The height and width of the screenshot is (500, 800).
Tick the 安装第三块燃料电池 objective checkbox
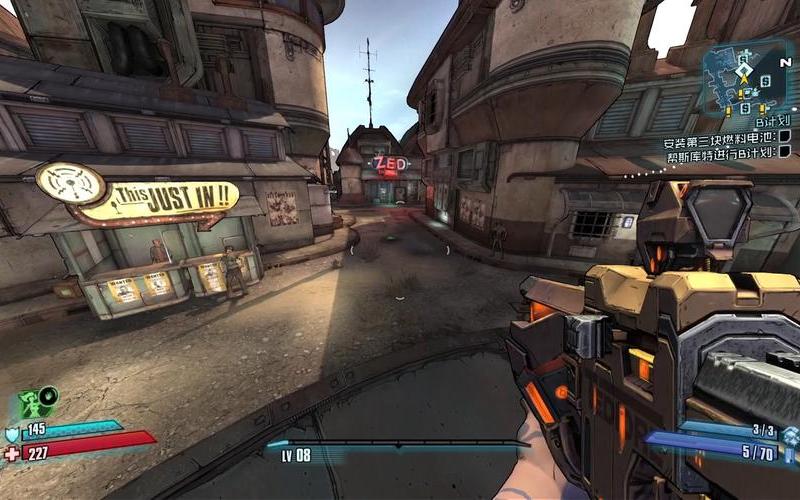tap(784, 137)
